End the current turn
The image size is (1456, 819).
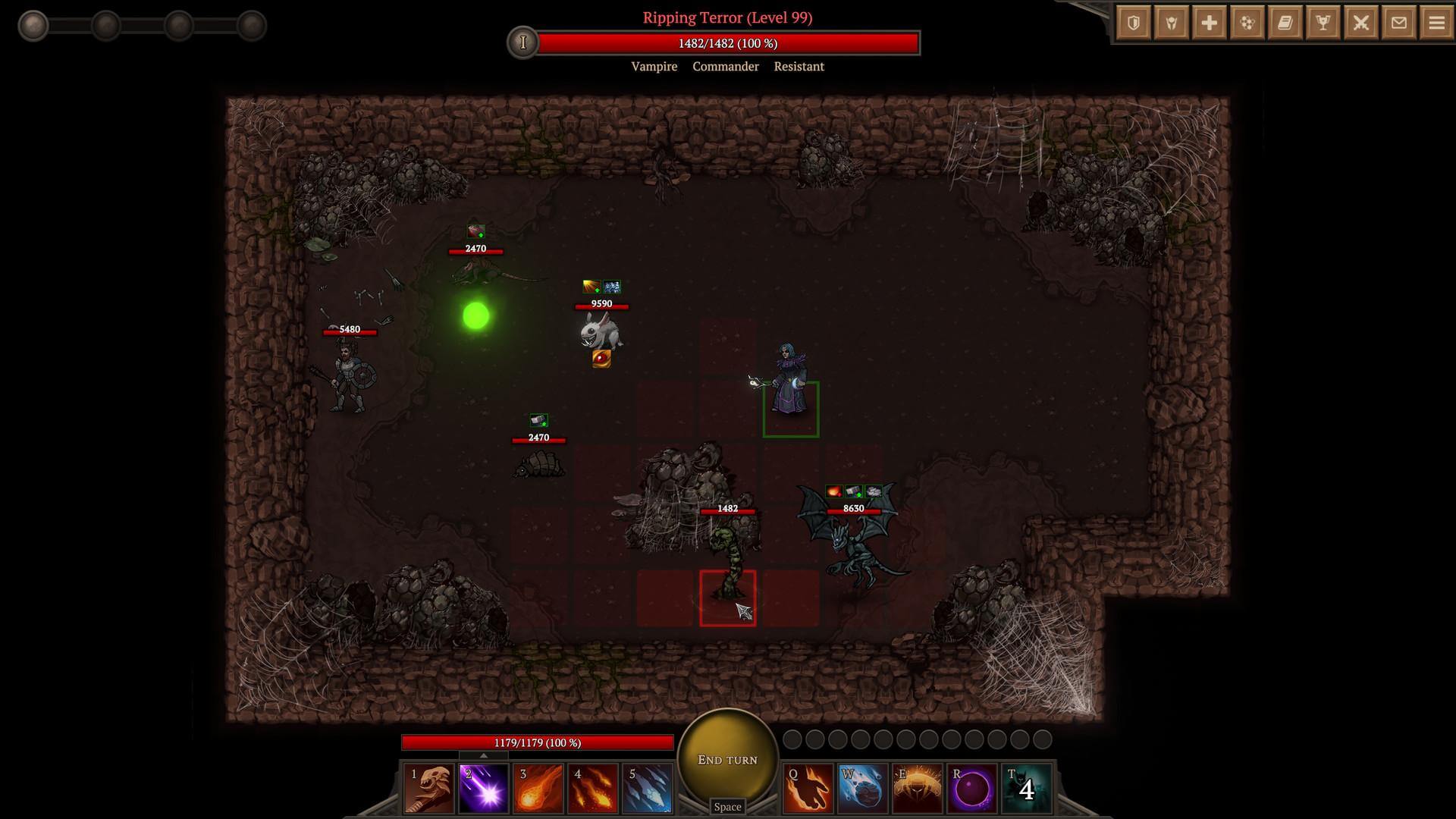pos(727,760)
